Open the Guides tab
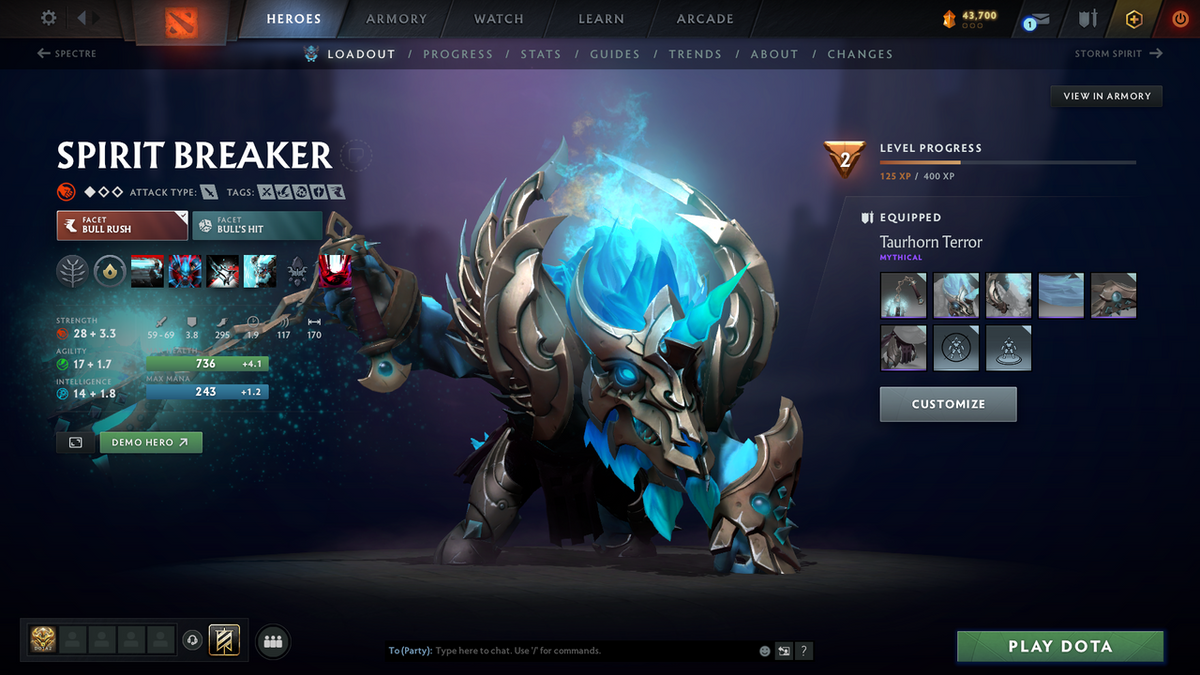Viewport: 1200px width, 675px height. coord(614,54)
